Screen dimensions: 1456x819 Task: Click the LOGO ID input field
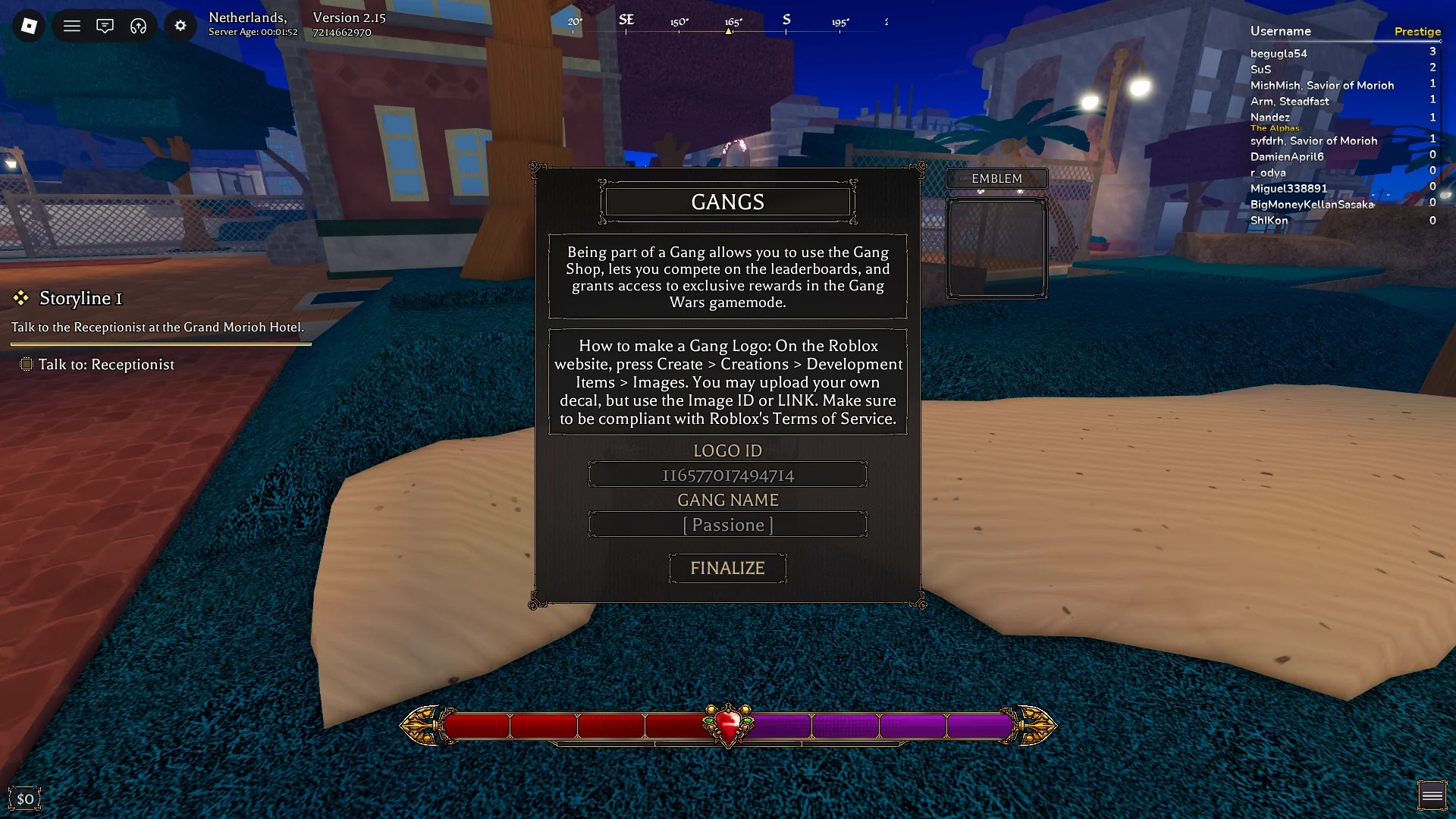[x=727, y=475]
